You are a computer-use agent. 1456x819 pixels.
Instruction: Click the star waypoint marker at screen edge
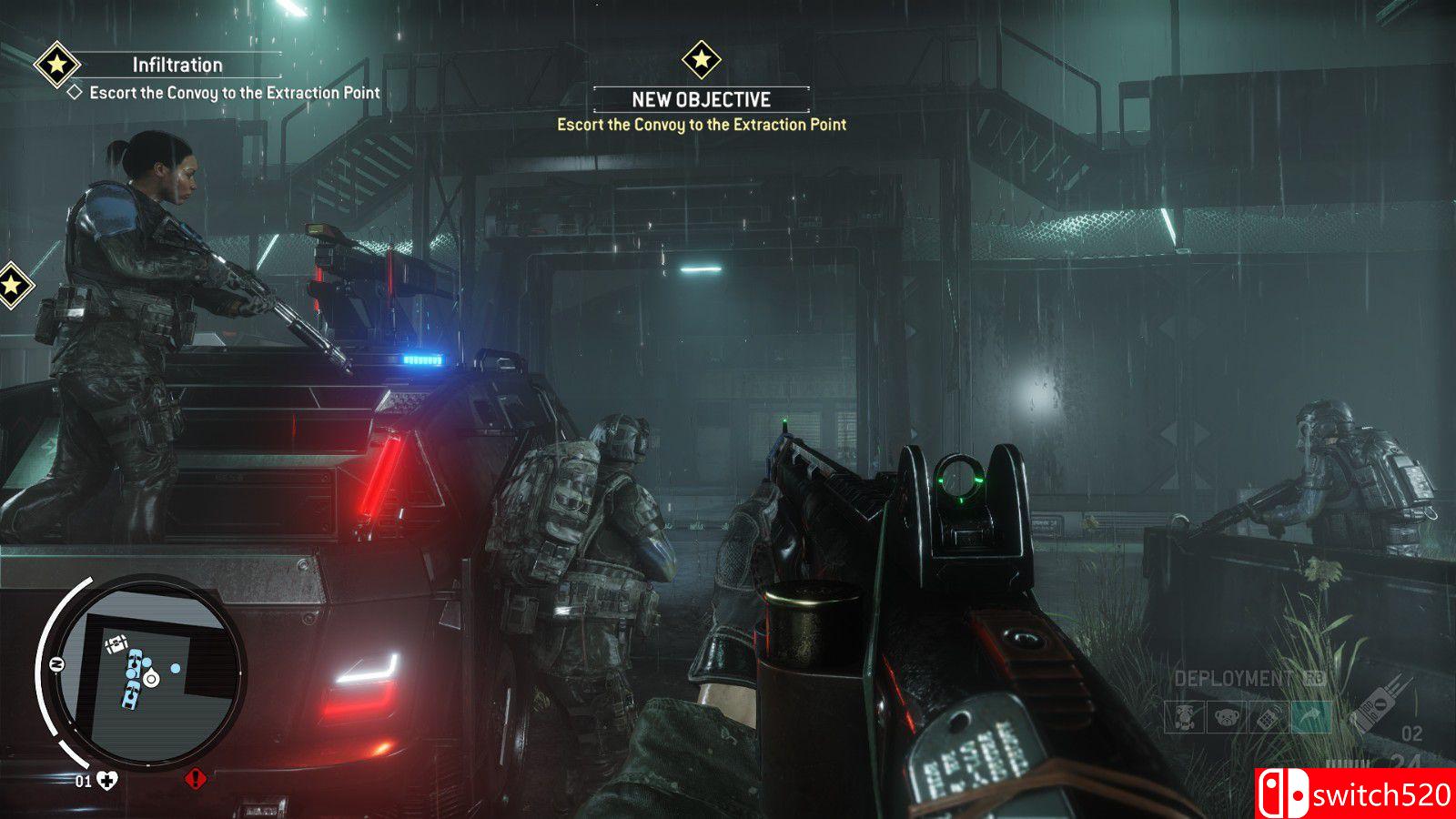click(x=12, y=286)
